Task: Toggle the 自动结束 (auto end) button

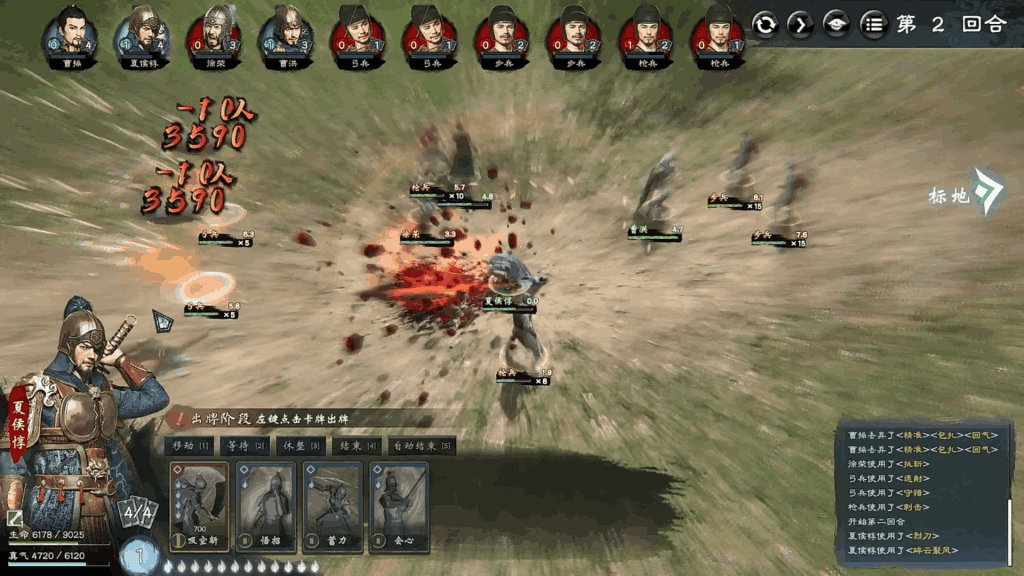Action: click(x=420, y=446)
